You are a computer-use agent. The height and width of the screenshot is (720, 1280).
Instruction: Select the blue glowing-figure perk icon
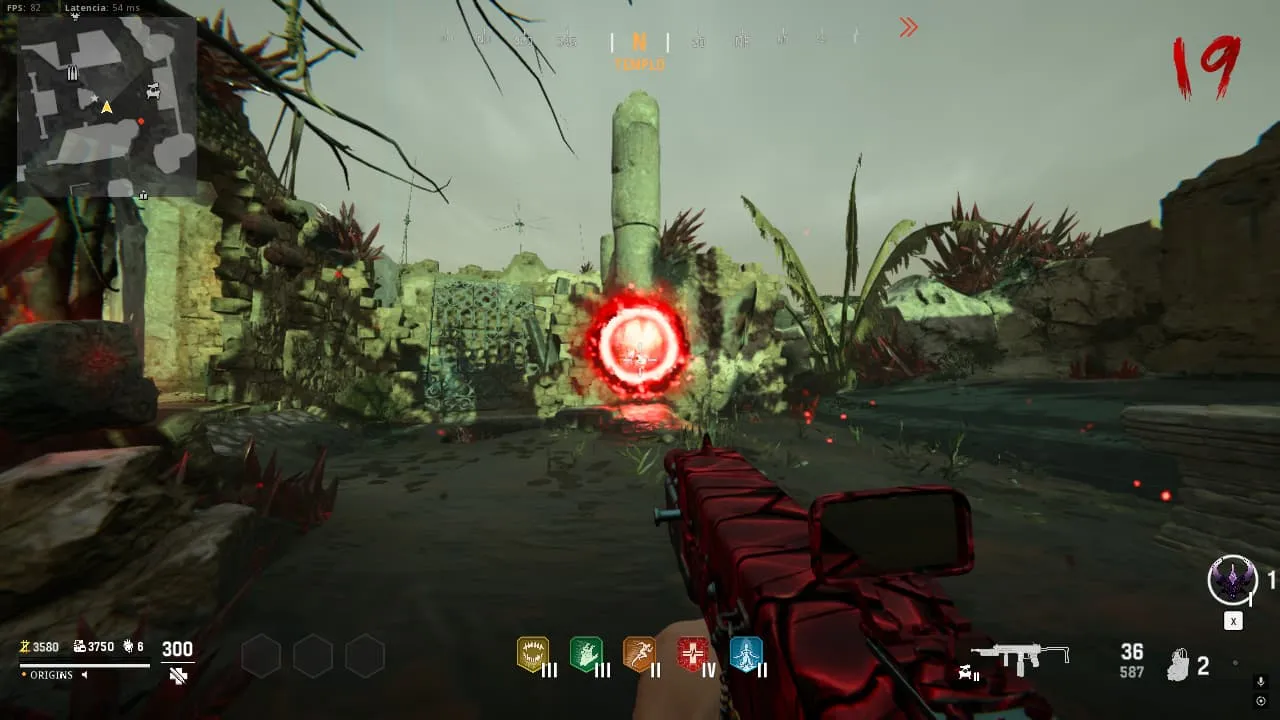pos(745,654)
